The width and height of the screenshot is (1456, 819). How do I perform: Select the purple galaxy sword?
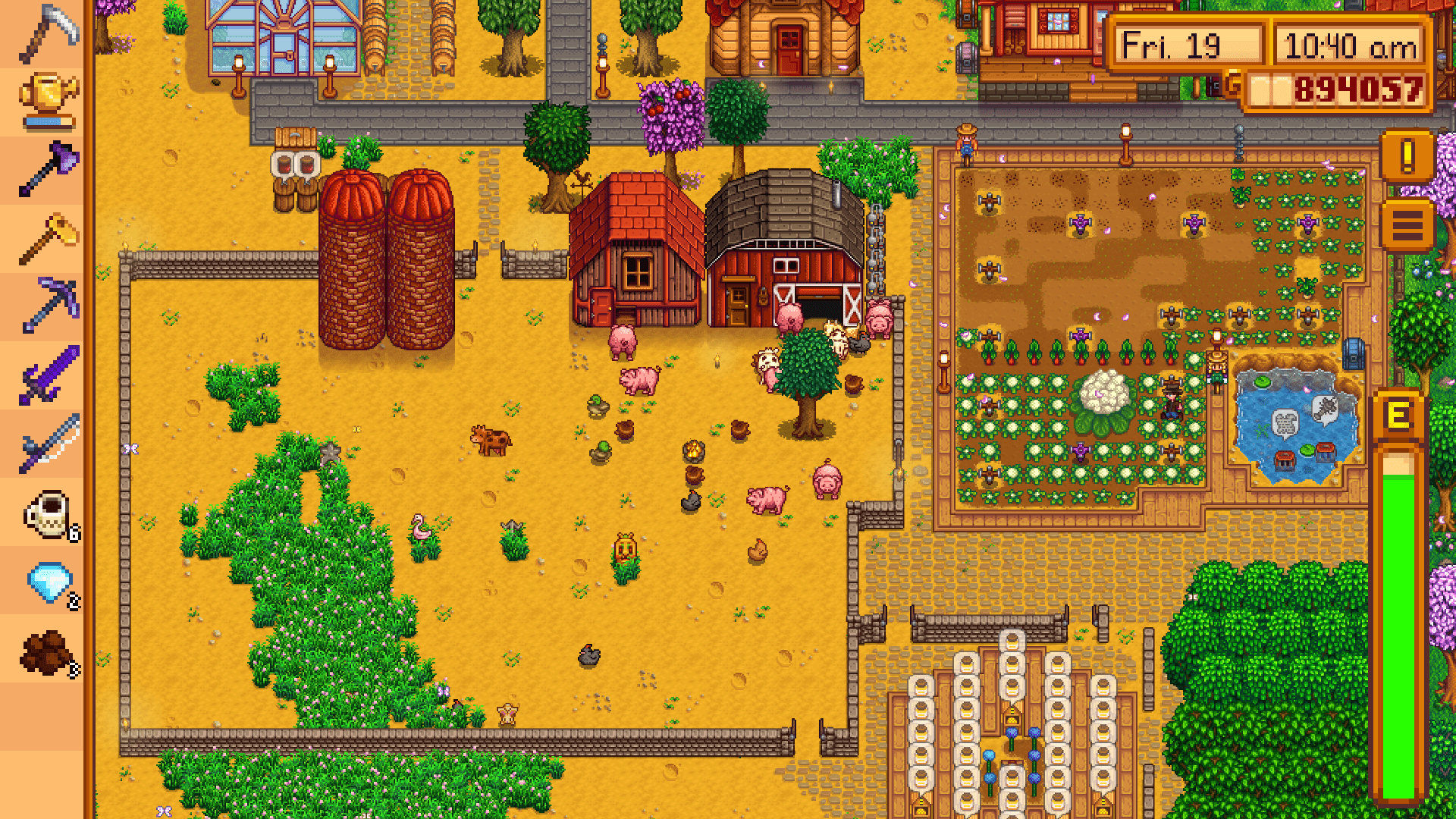coord(47,374)
